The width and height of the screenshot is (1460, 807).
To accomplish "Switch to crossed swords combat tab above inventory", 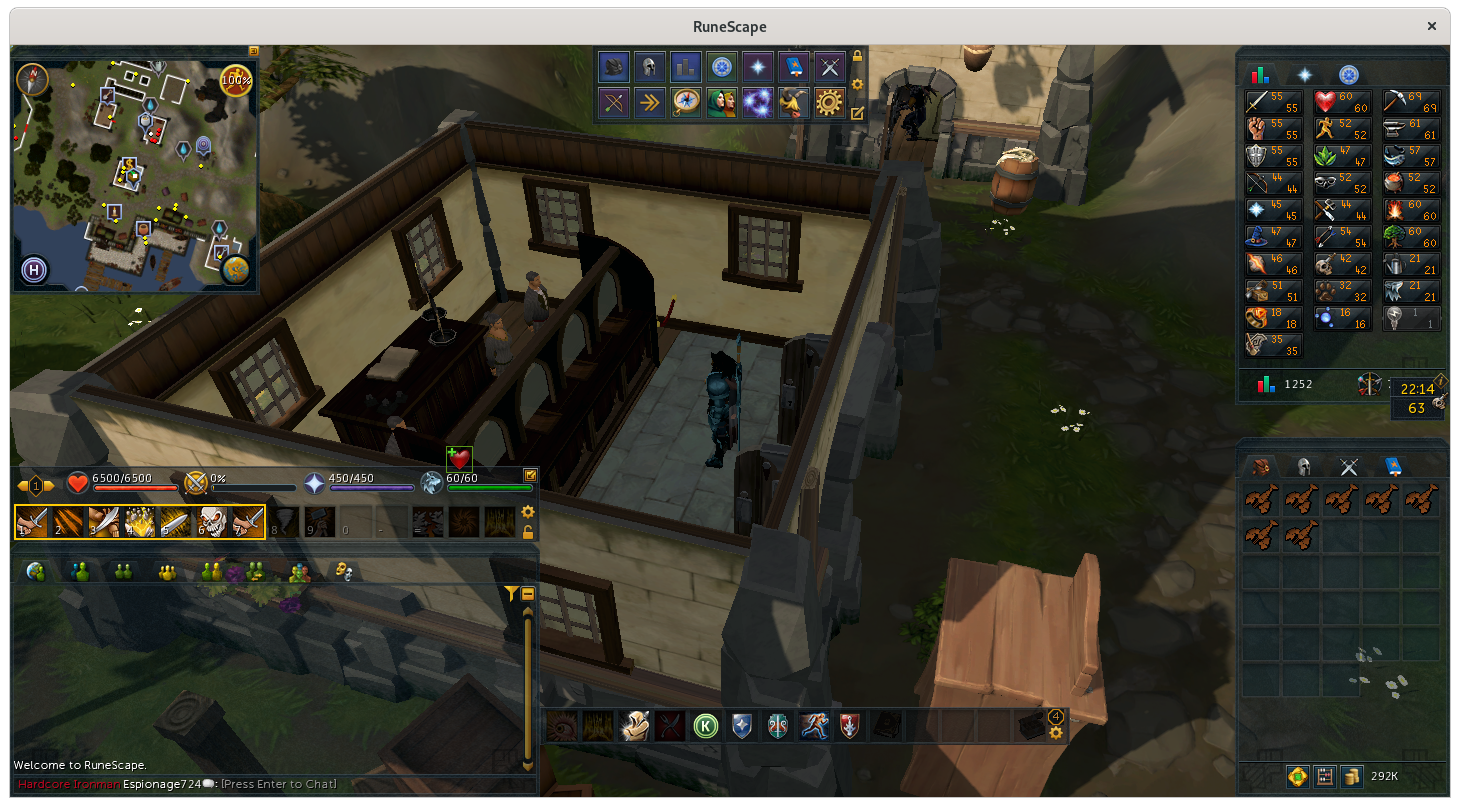I will tap(1348, 466).
